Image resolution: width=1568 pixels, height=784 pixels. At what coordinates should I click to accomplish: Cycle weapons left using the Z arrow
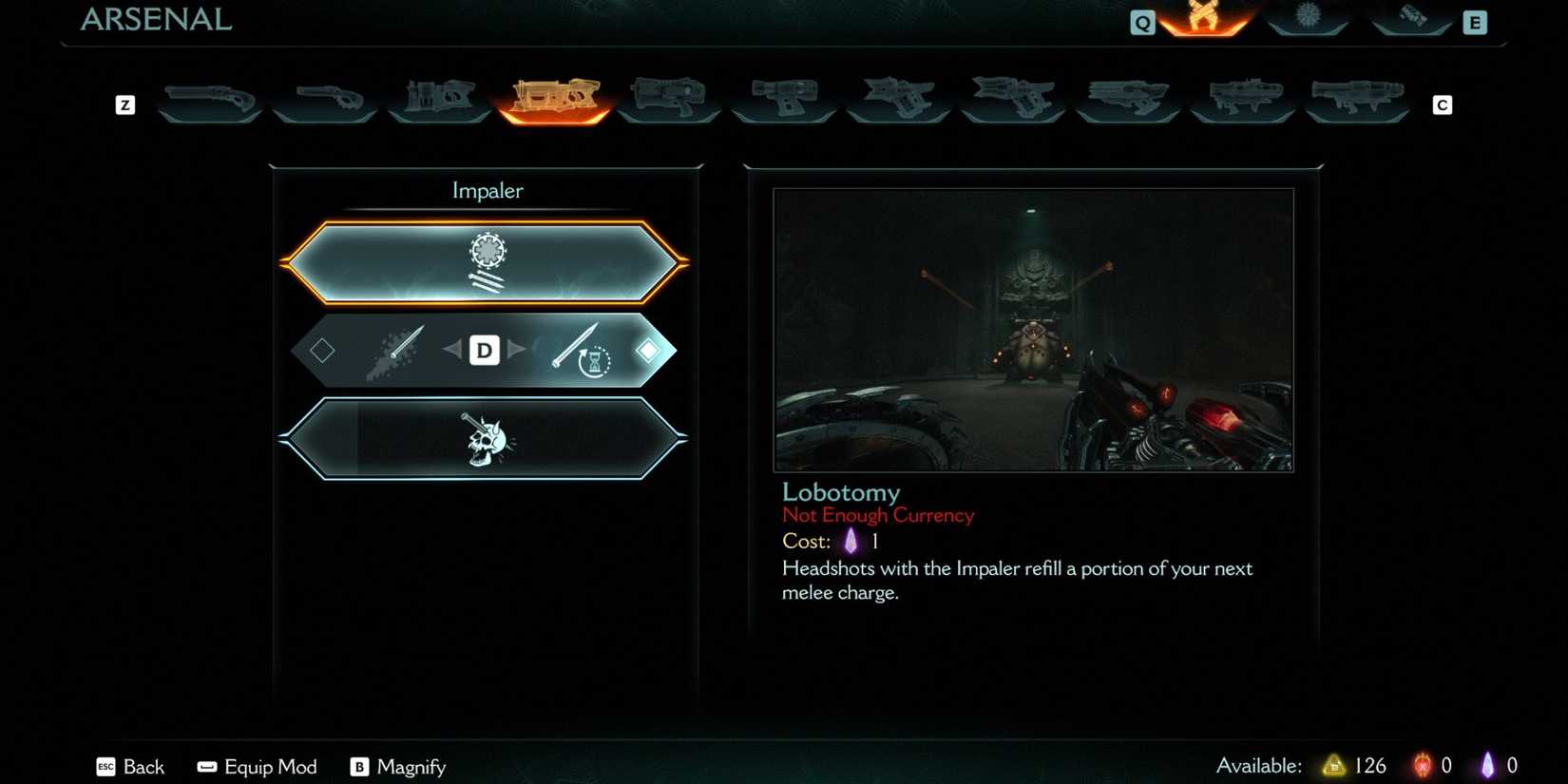tap(124, 105)
